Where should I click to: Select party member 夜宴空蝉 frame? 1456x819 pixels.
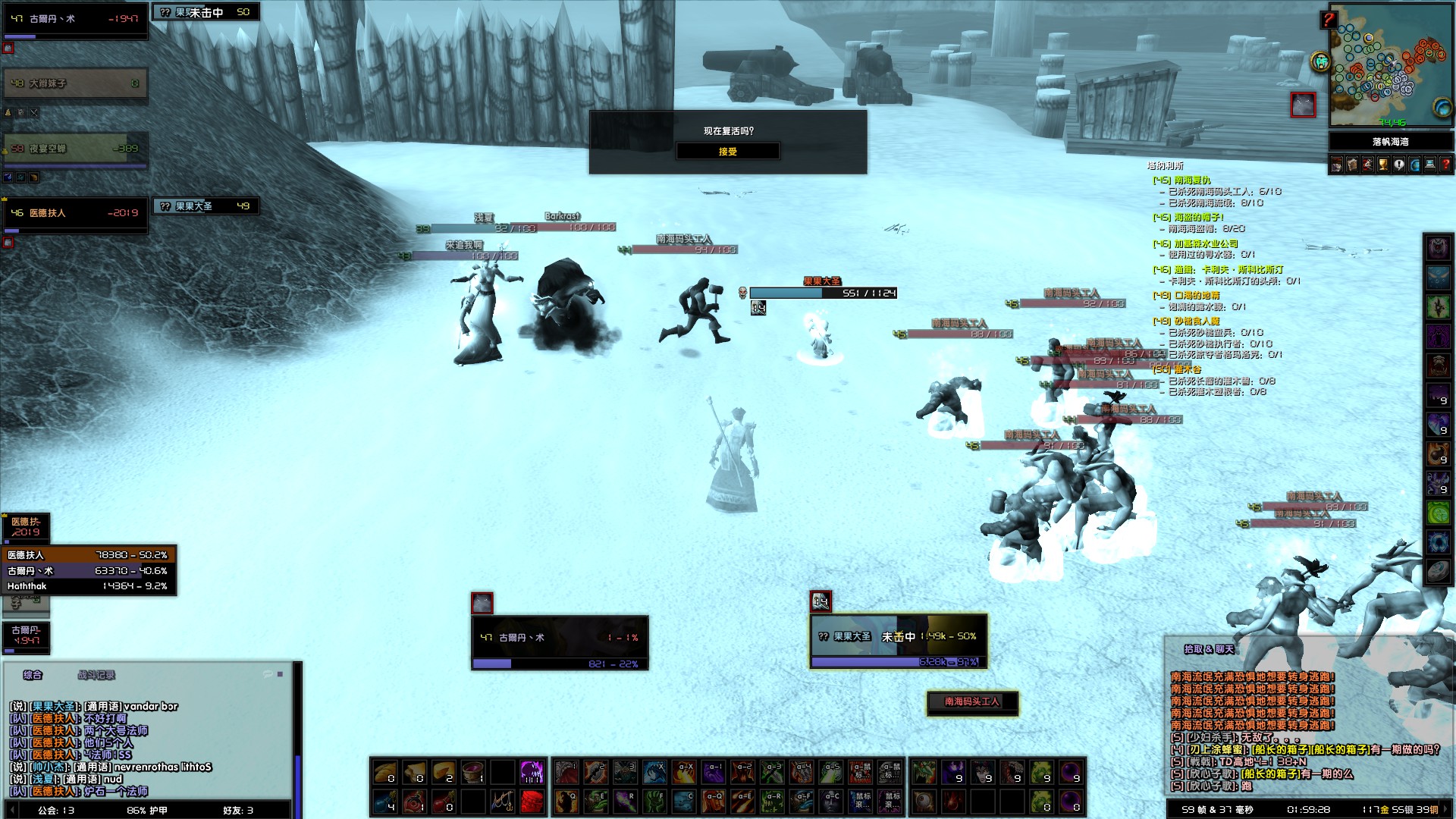point(74,149)
